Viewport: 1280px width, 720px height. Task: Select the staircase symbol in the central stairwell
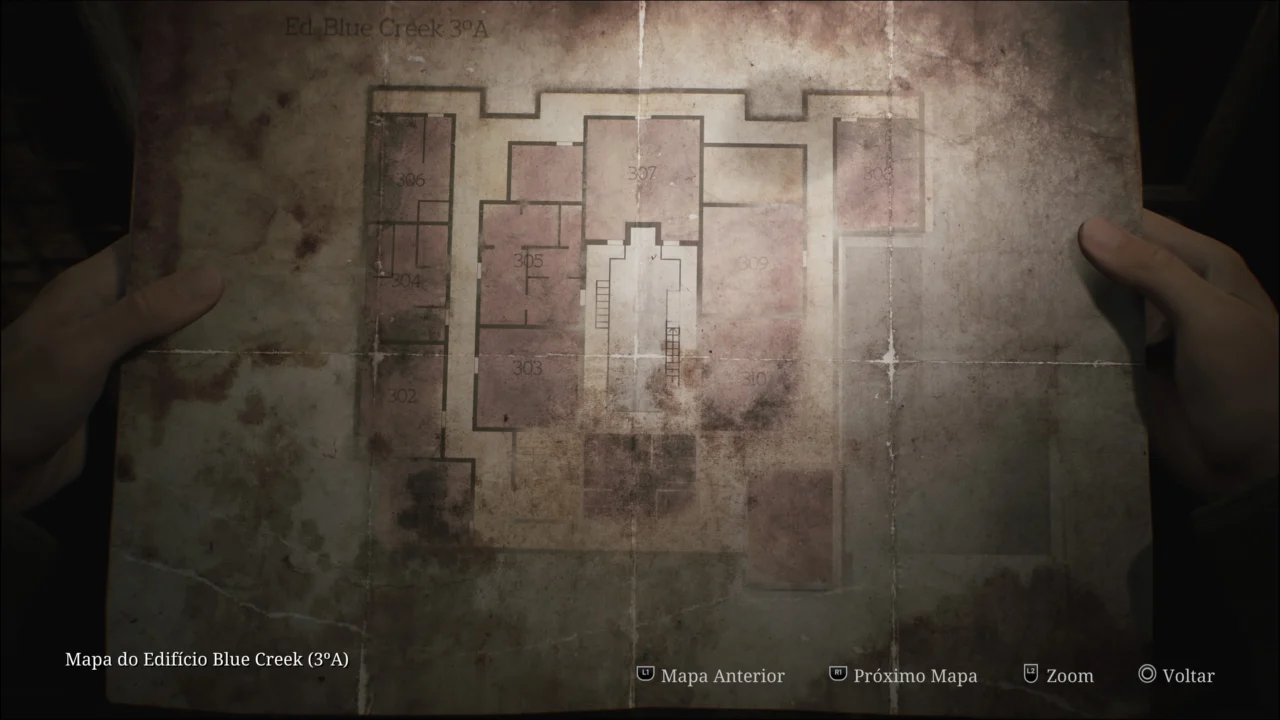602,305
